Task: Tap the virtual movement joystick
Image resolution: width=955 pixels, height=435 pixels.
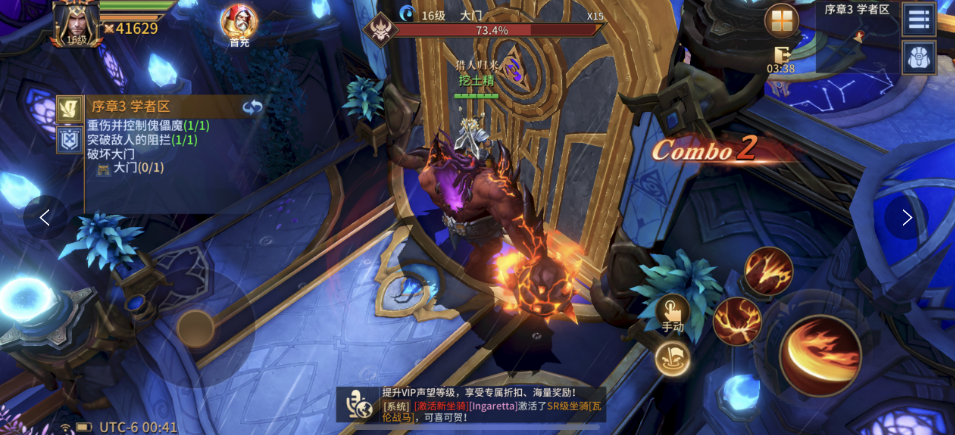Action: (x=195, y=328)
